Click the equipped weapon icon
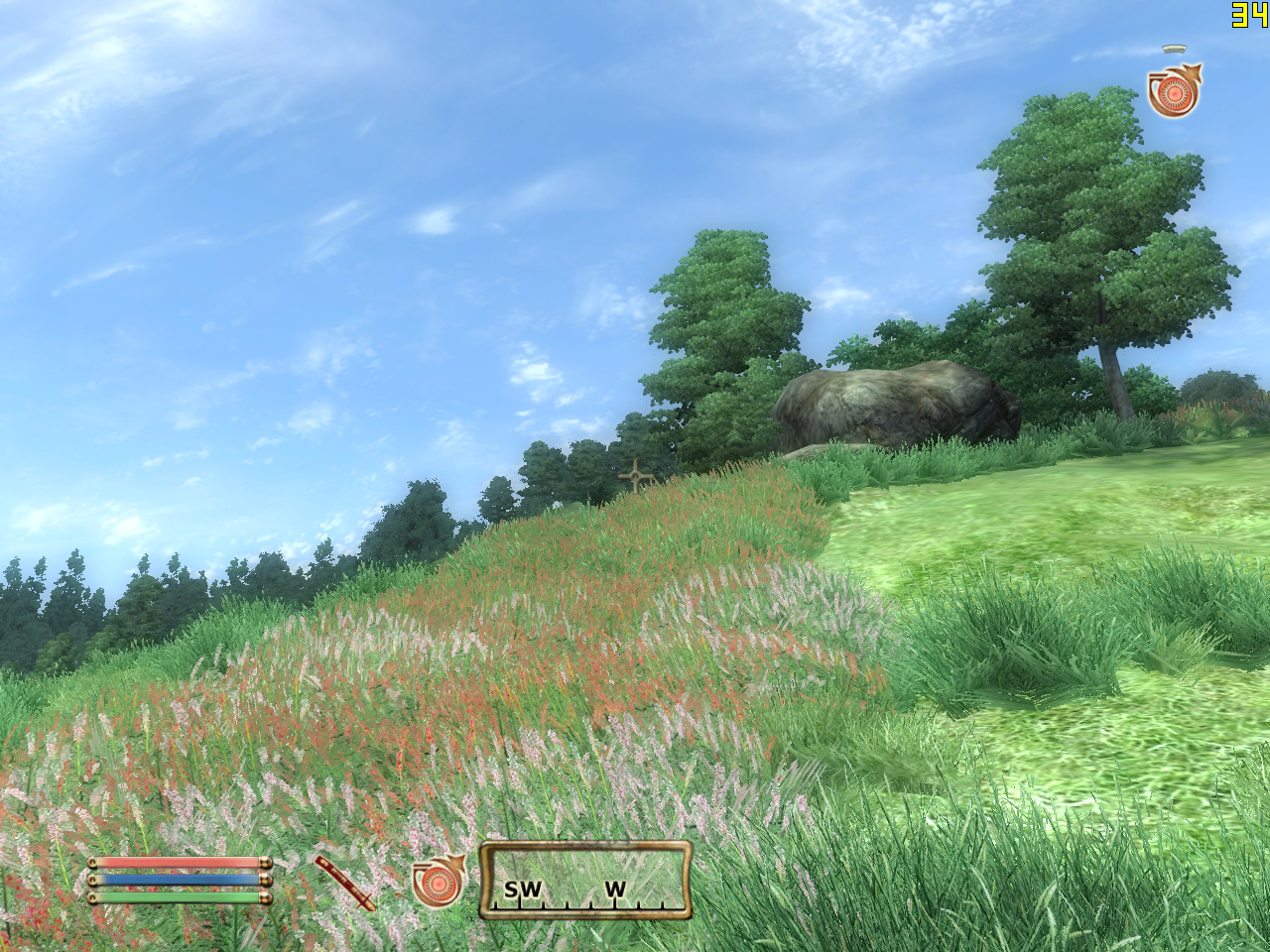Viewport: 1270px width, 952px height. (345, 883)
